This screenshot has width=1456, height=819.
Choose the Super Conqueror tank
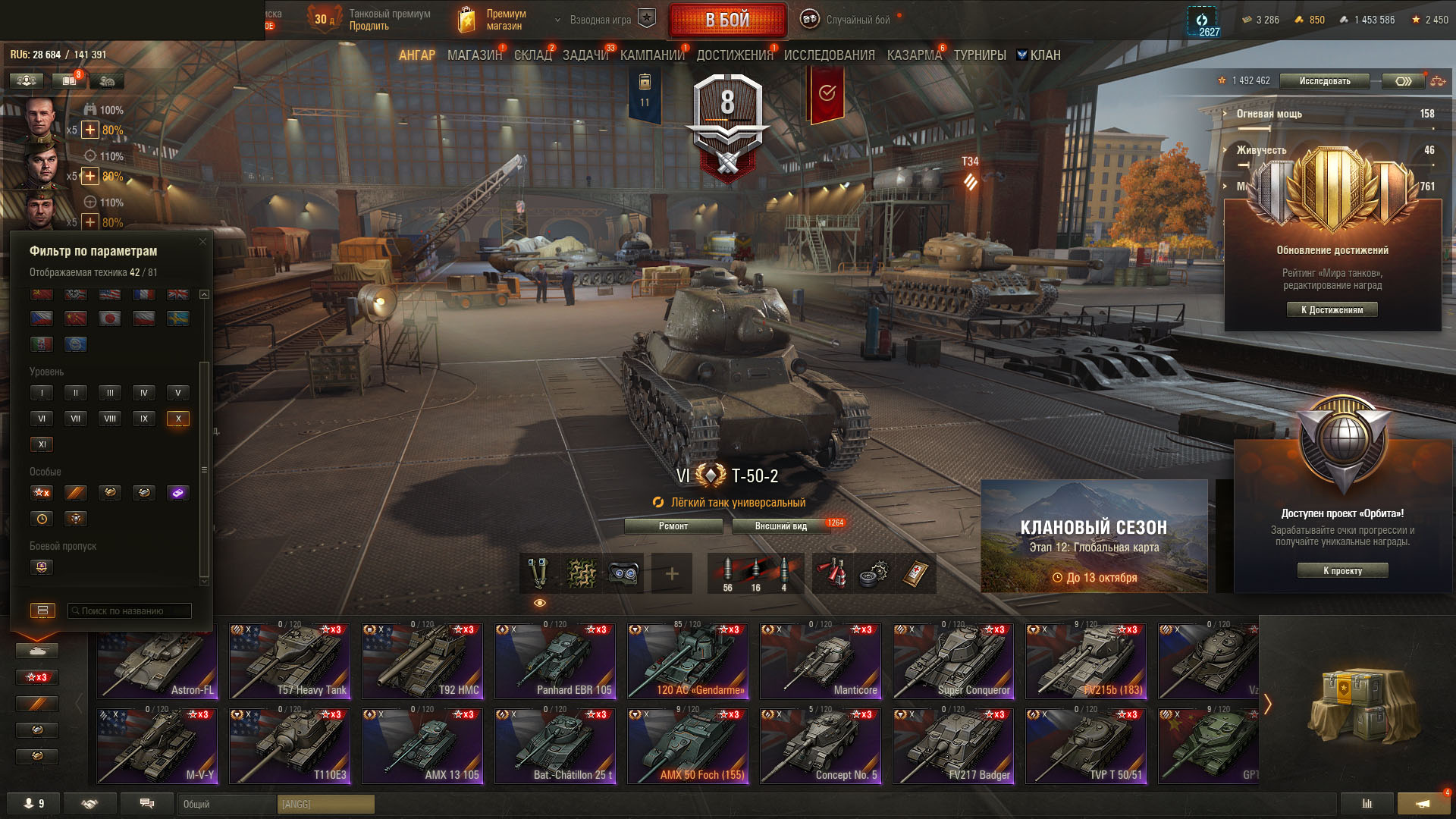(x=953, y=661)
